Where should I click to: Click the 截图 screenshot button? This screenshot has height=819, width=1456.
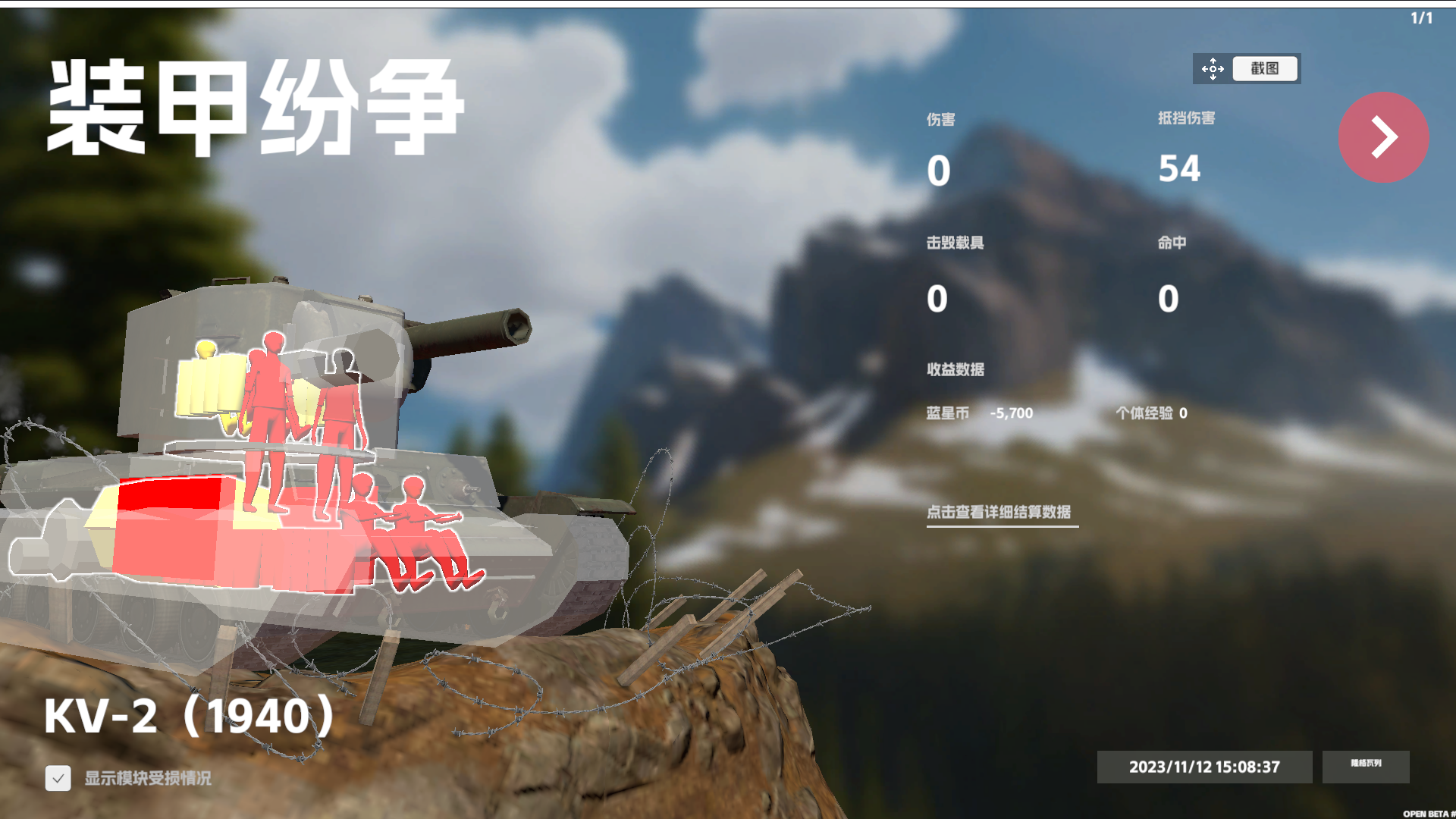pos(1265,69)
